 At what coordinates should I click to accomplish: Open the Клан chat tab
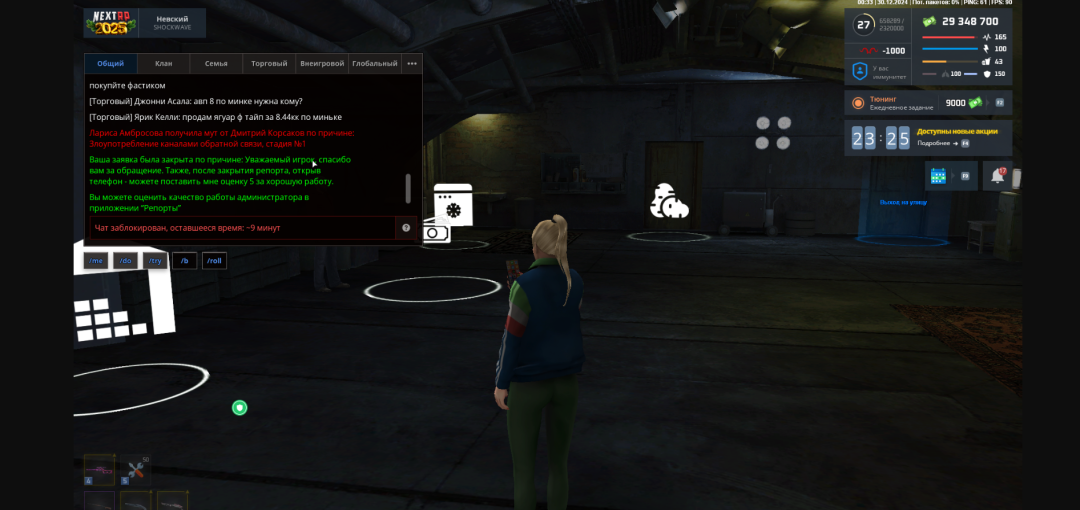(164, 63)
